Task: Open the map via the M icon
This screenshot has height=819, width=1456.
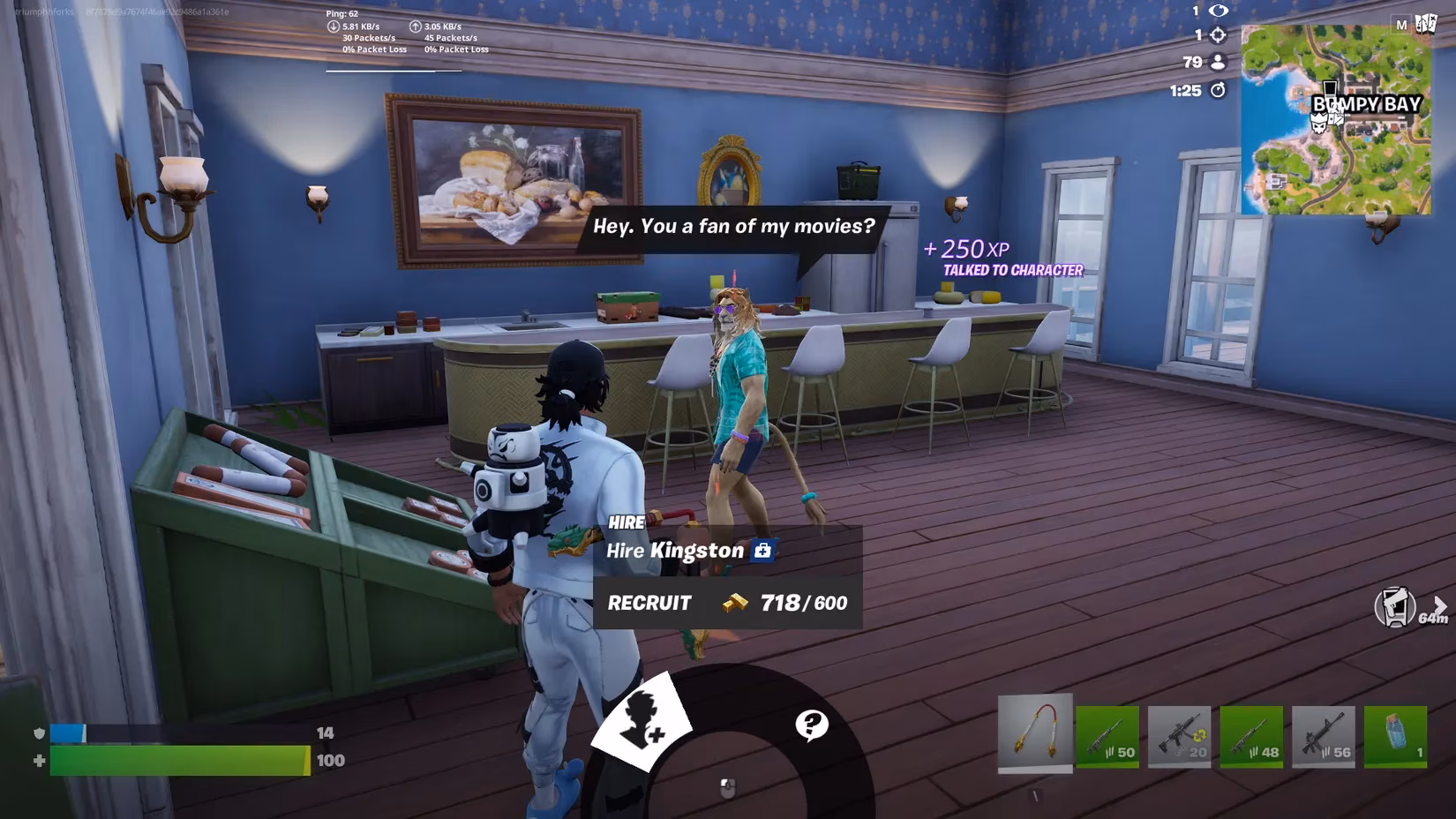Action: [1400, 22]
